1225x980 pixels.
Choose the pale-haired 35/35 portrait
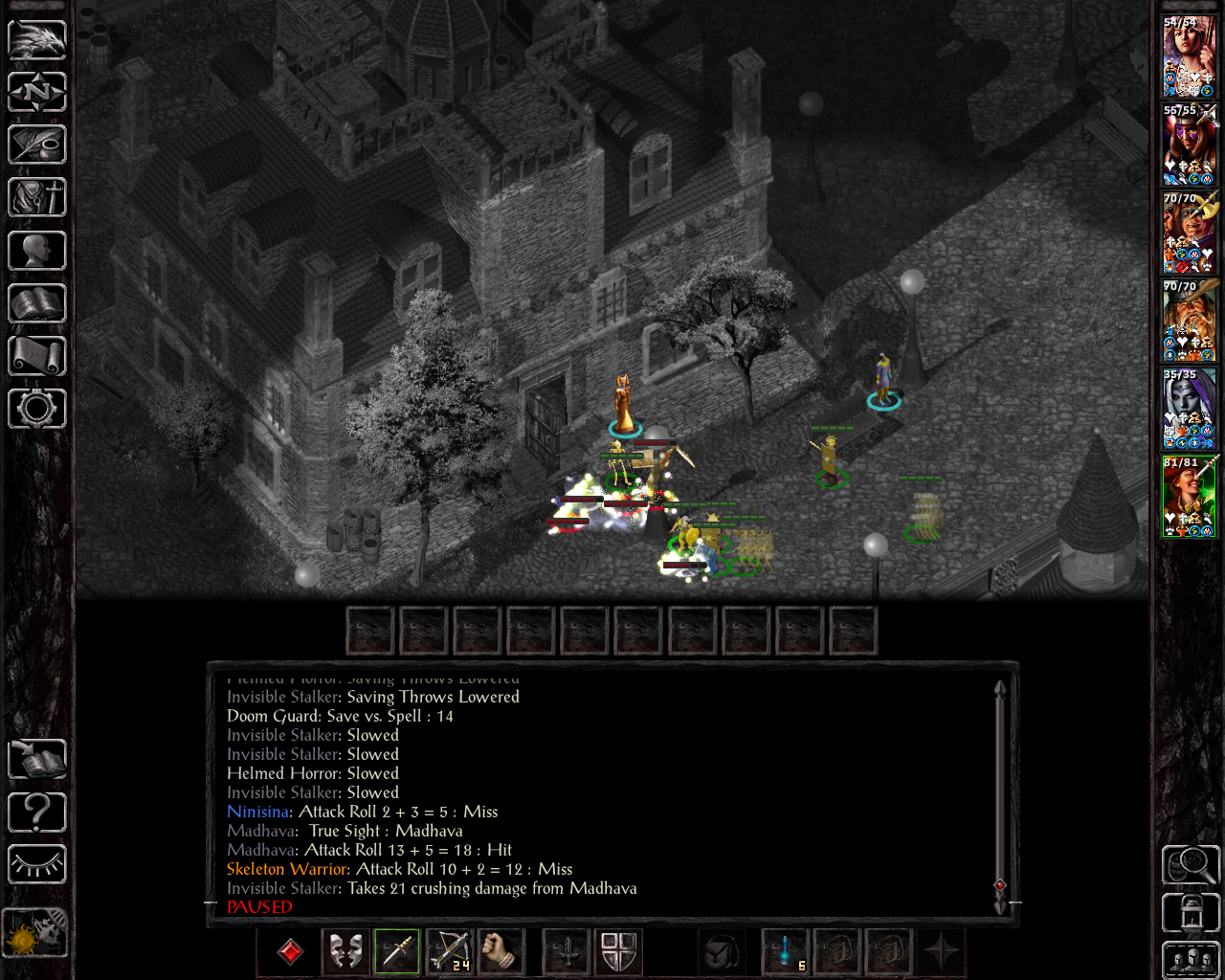pyautogui.click(x=1190, y=409)
